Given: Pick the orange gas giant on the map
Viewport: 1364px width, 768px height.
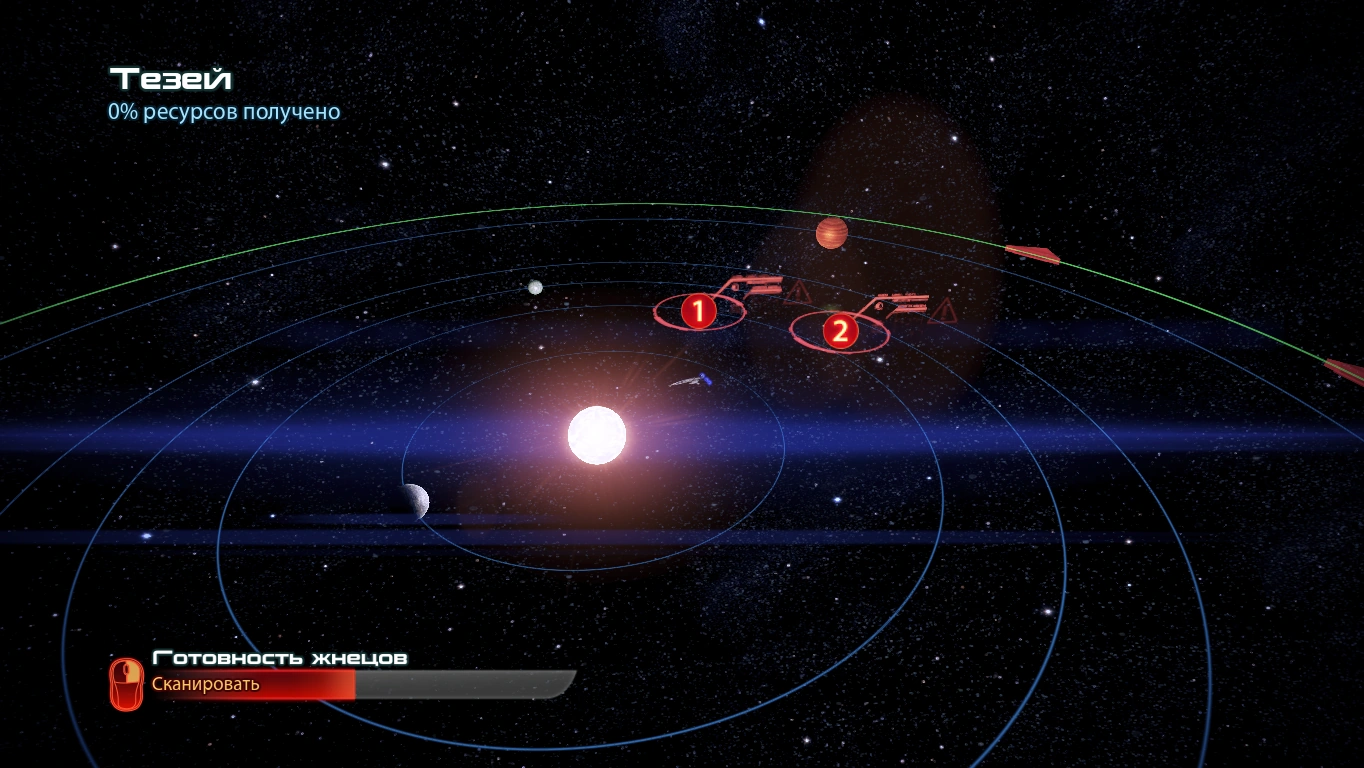Looking at the screenshot, I should [x=831, y=233].
